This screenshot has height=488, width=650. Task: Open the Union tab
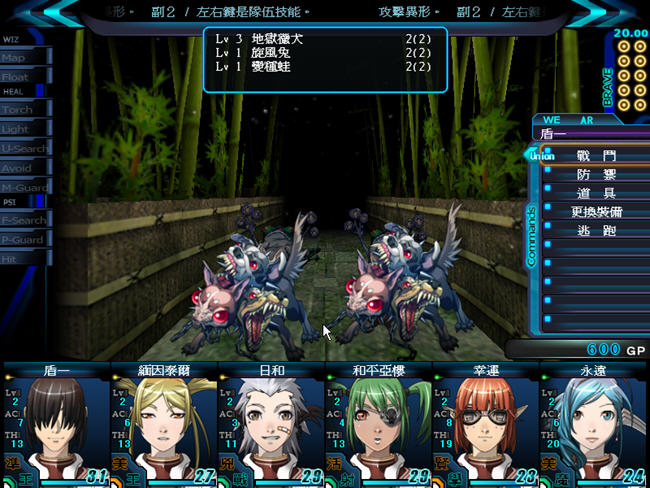coord(541,155)
